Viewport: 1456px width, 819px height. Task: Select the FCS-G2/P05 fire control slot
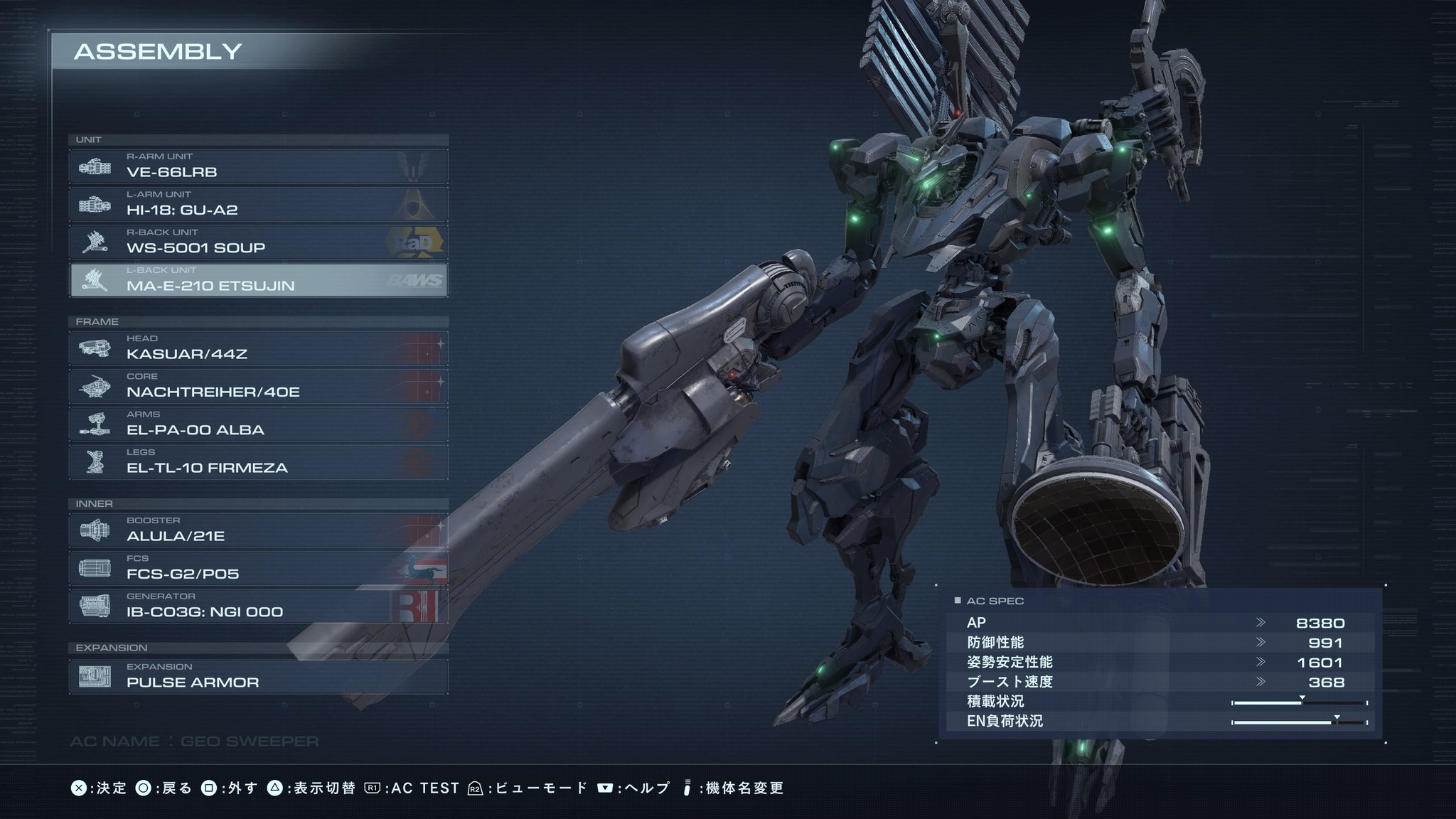tap(259, 568)
